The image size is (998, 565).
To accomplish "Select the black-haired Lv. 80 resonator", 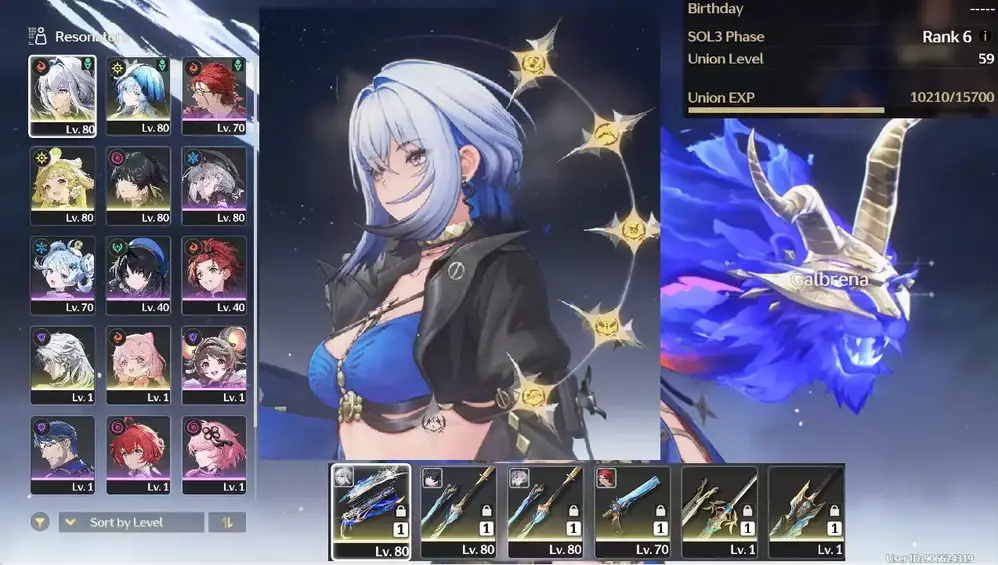I will (138, 185).
